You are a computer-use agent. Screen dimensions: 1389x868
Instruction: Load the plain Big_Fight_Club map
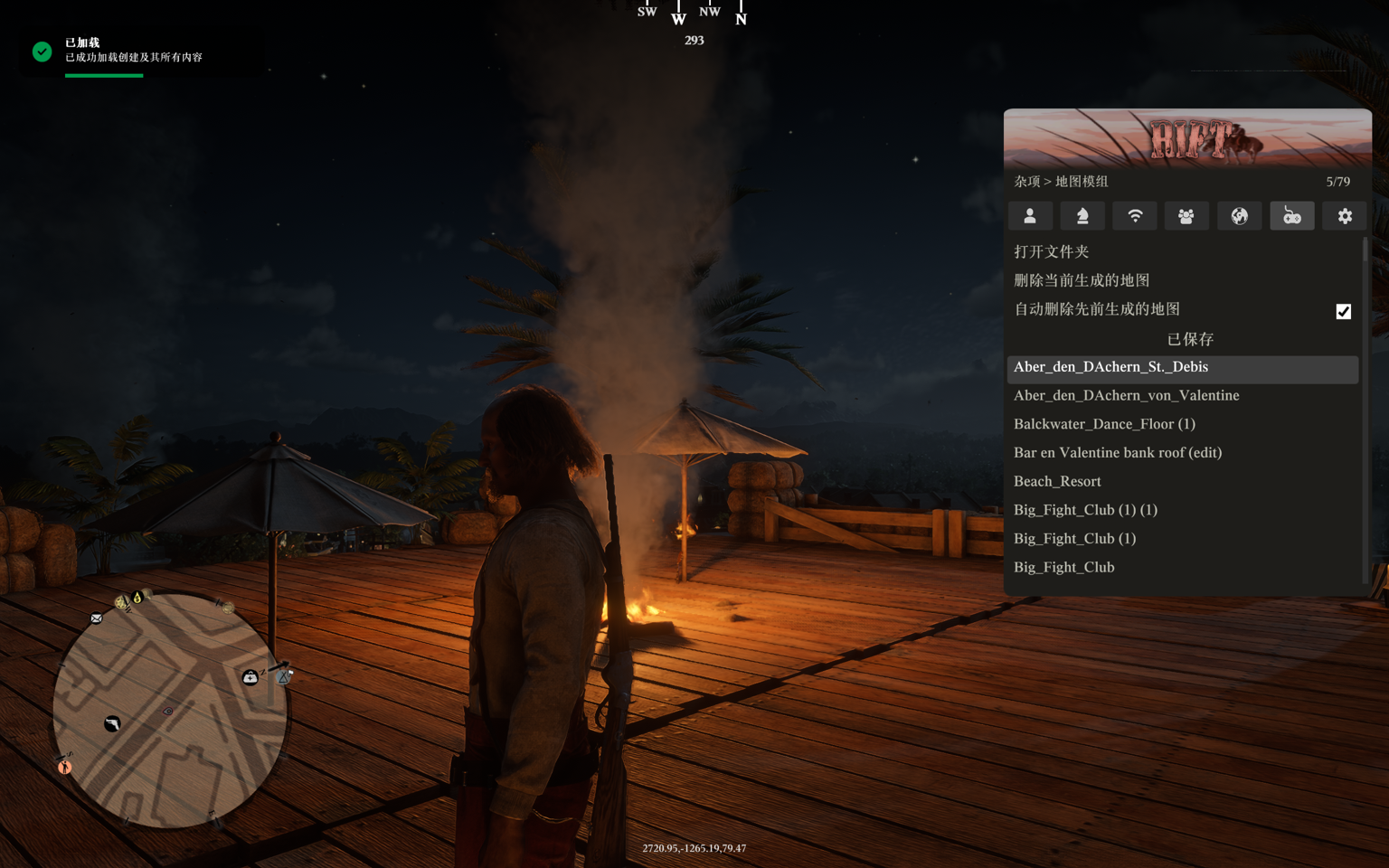[x=1063, y=568]
